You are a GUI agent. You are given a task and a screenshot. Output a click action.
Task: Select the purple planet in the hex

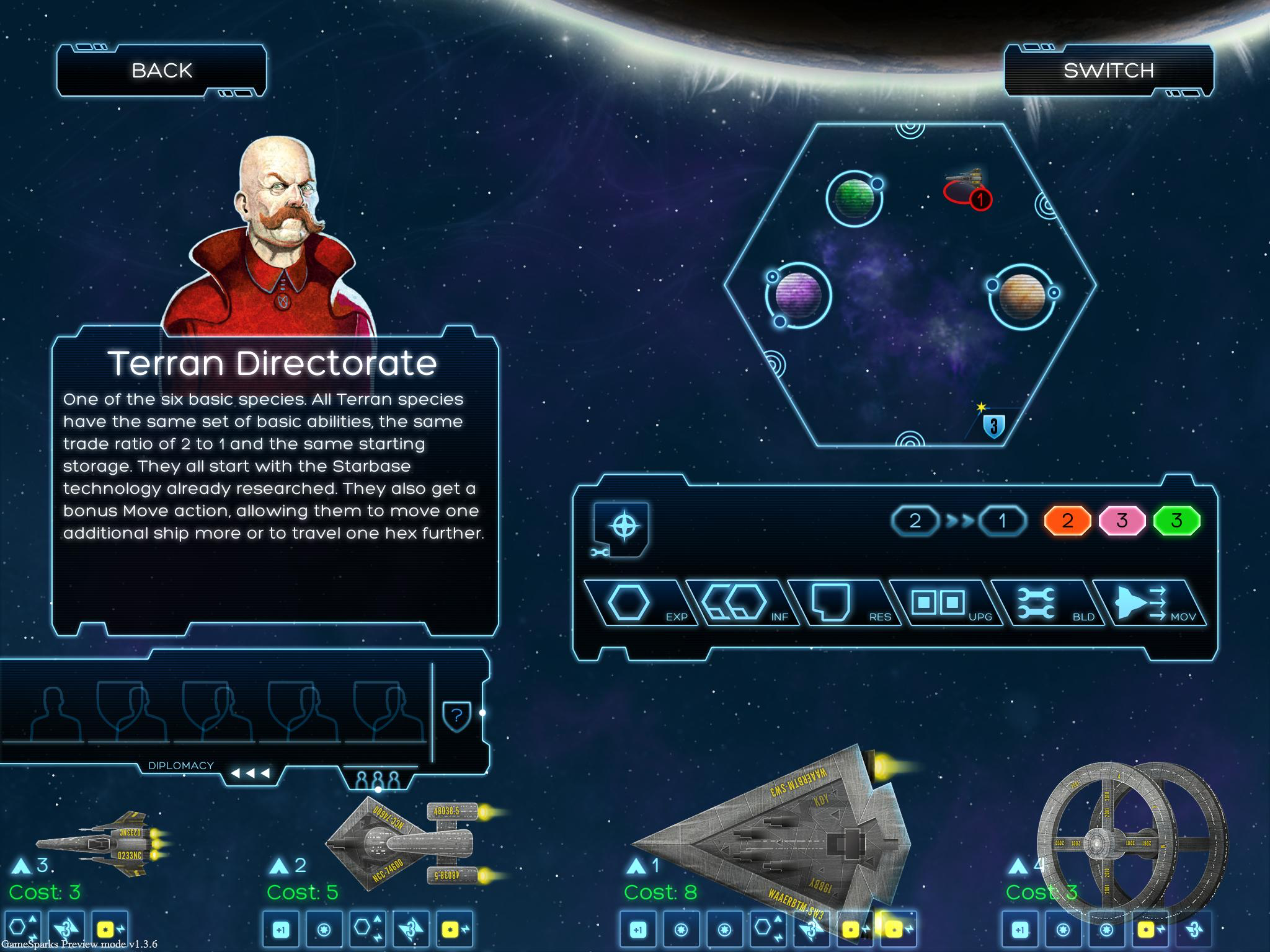click(799, 295)
